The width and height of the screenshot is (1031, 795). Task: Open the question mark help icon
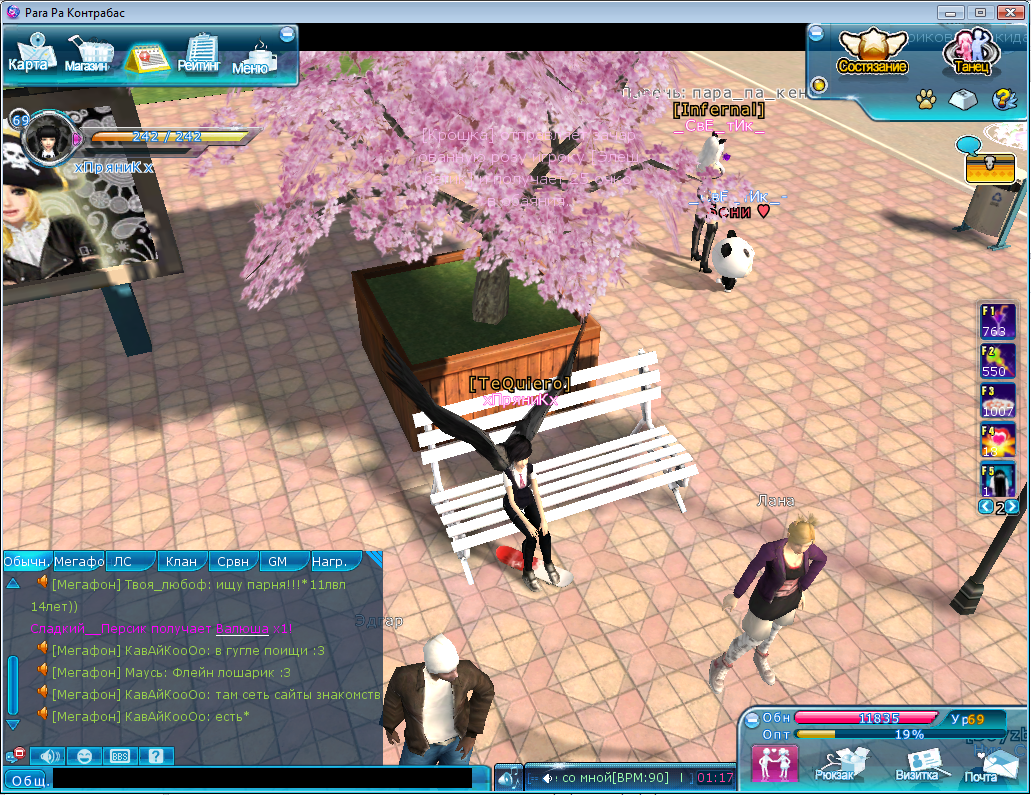(x=1003, y=100)
